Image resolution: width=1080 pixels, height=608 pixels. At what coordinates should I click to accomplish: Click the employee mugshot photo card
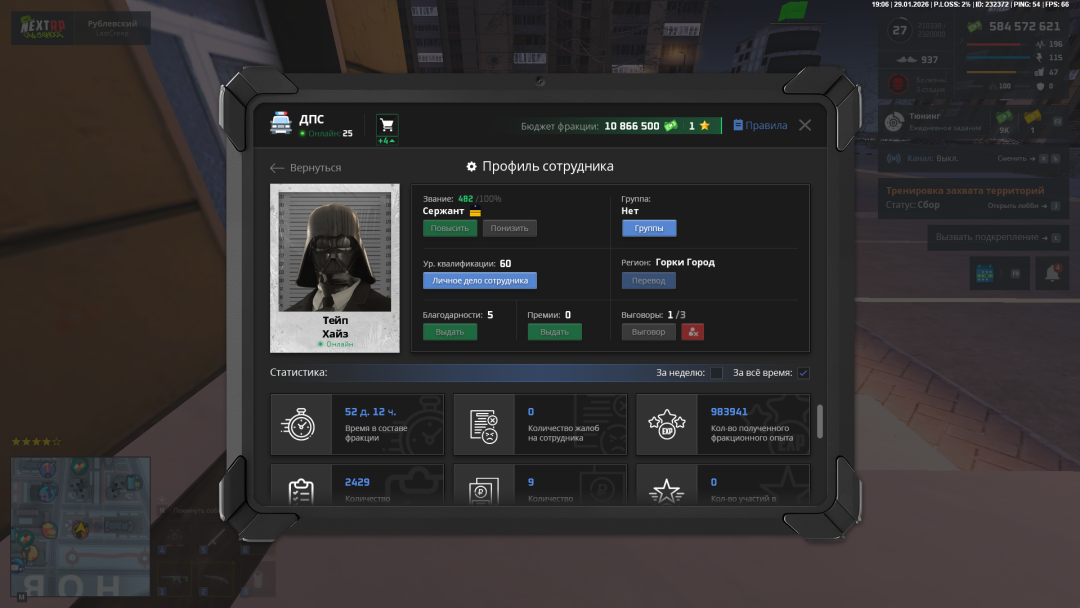(x=335, y=267)
